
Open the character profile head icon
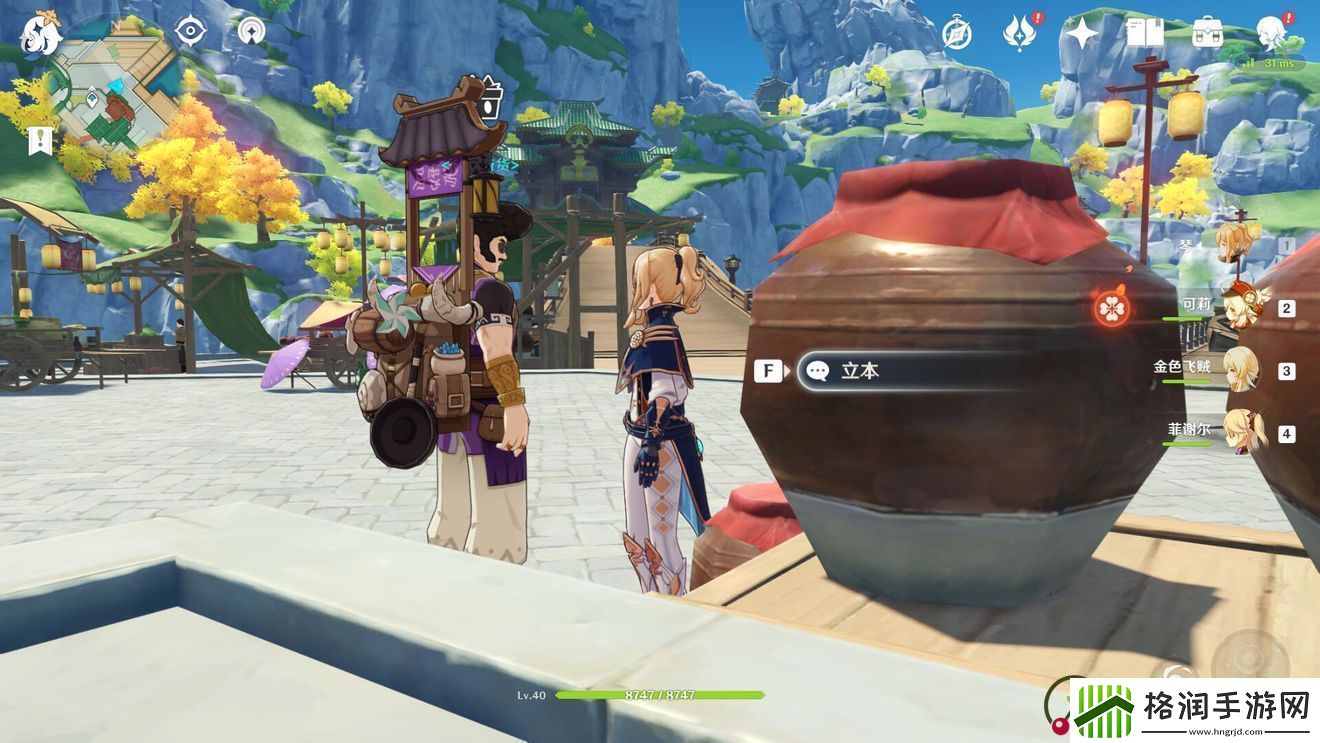coord(1270,31)
